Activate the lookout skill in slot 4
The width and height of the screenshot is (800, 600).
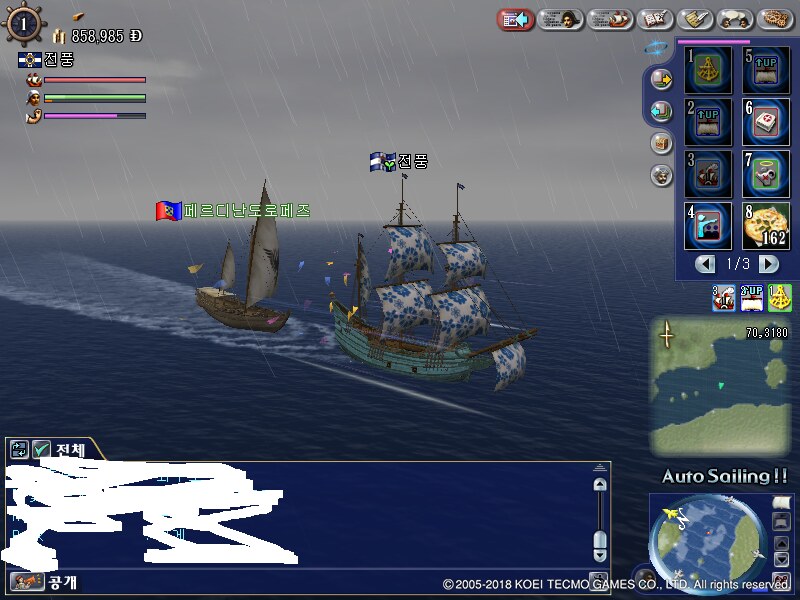click(708, 226)
